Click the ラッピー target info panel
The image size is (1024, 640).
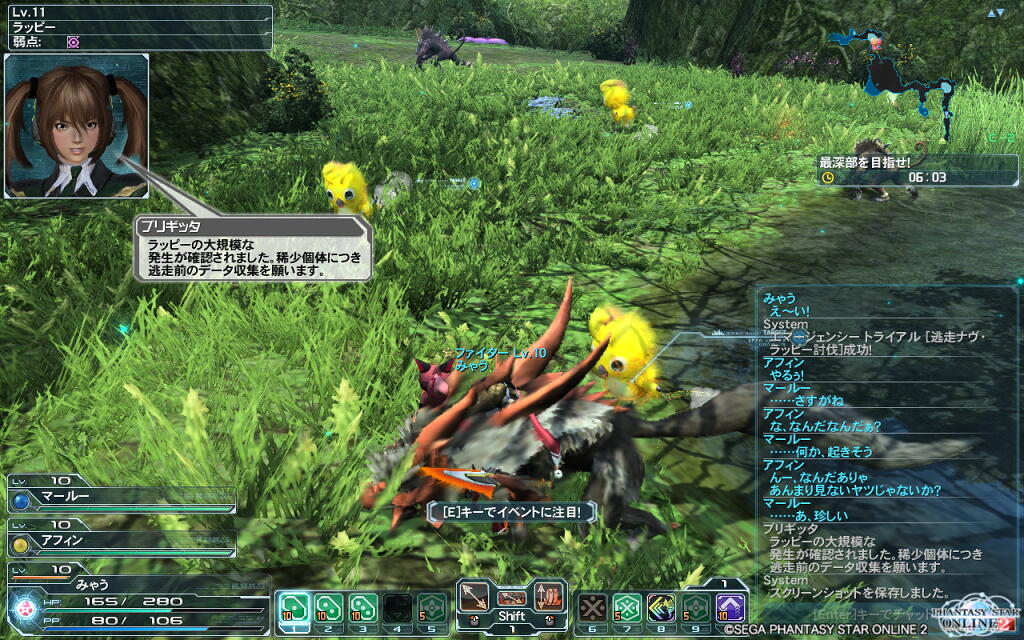point(137,27)
